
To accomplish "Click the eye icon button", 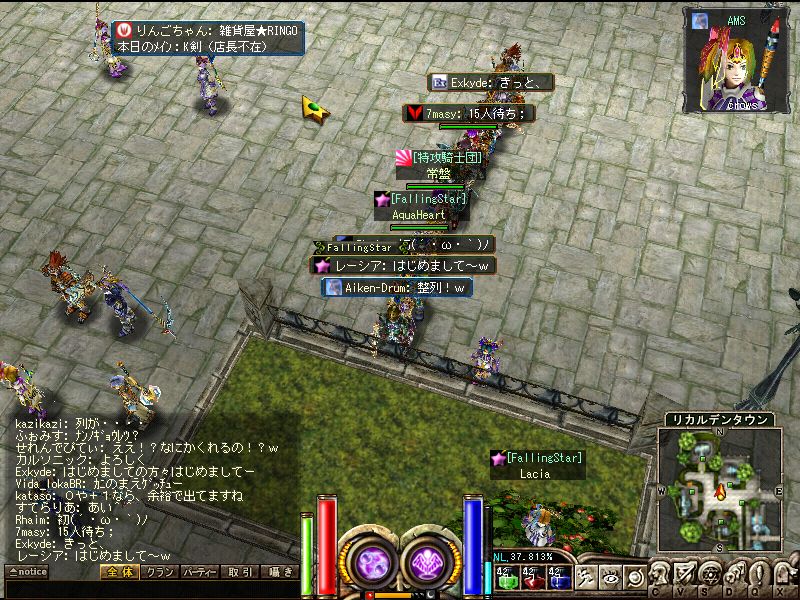I will [x=609, y=577].
